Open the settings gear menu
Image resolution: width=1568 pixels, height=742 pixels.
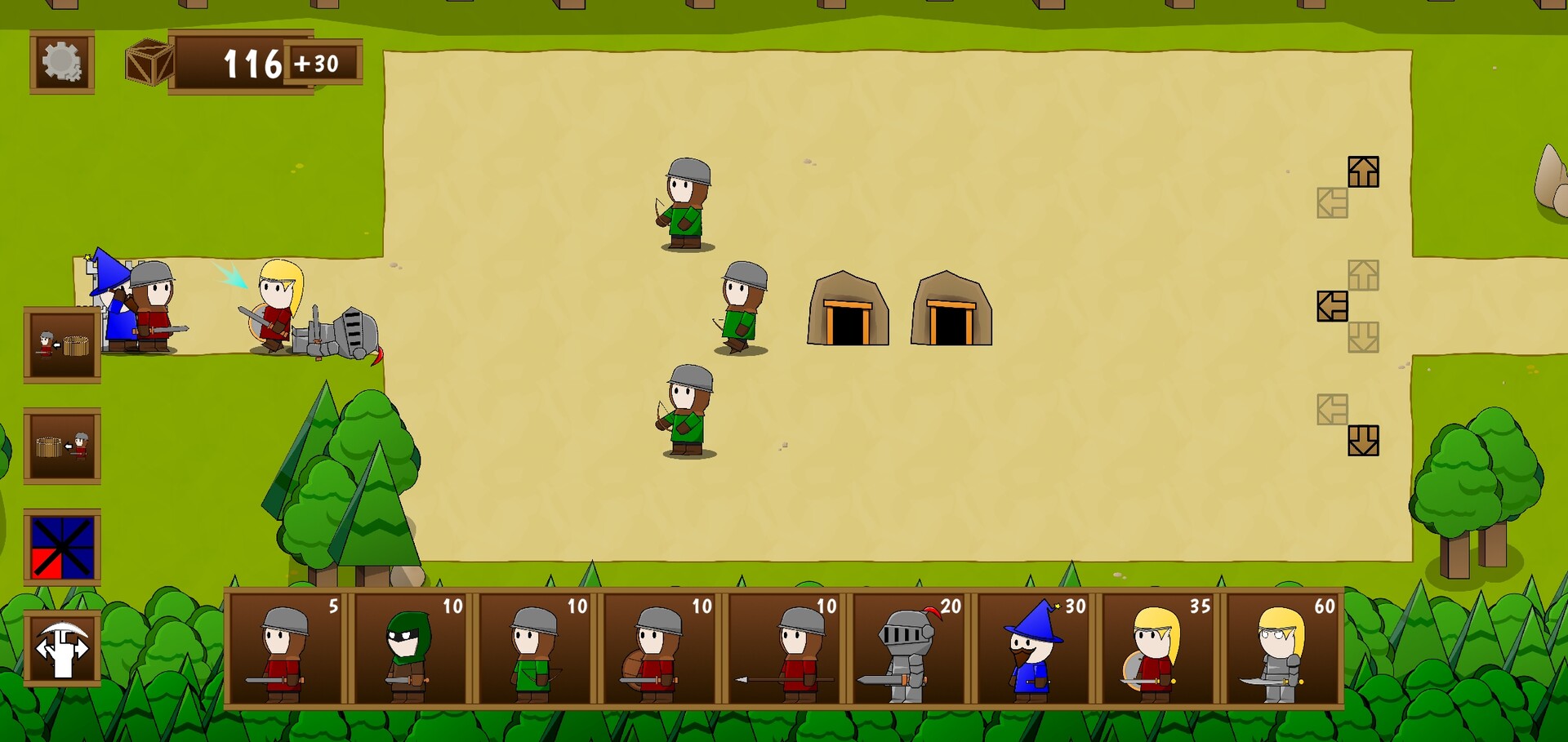[61, 62]
